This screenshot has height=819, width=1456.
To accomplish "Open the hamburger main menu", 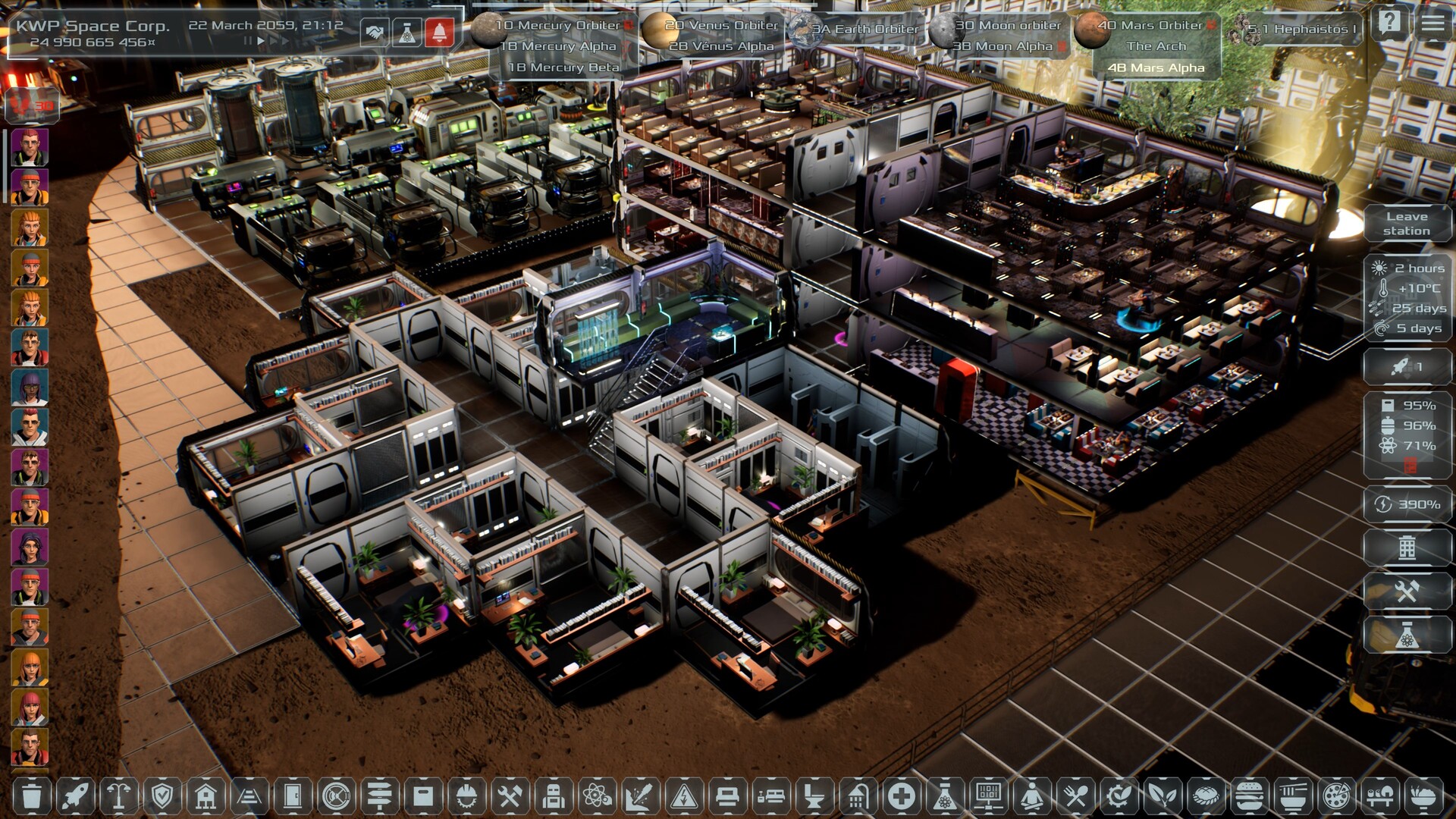I will click(1432, 23).
